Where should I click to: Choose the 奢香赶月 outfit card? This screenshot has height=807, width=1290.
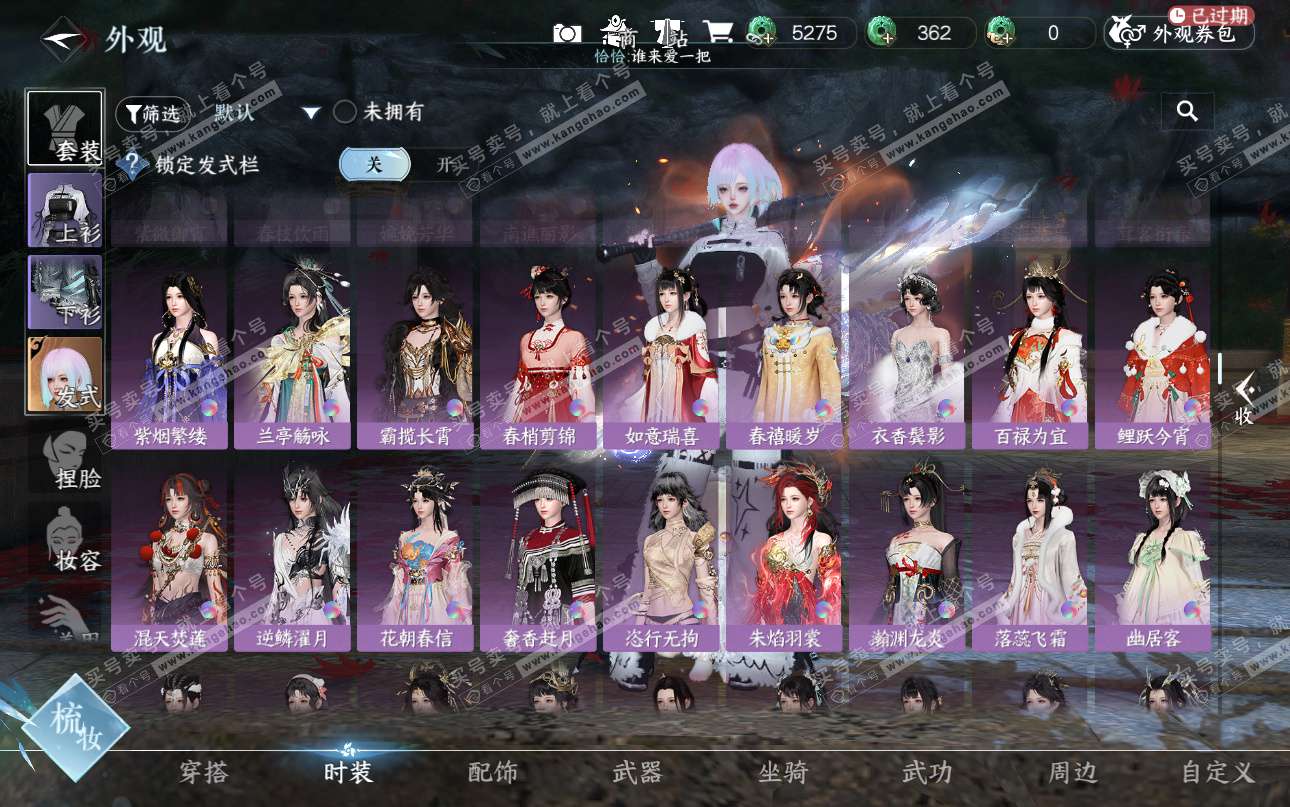538,560
